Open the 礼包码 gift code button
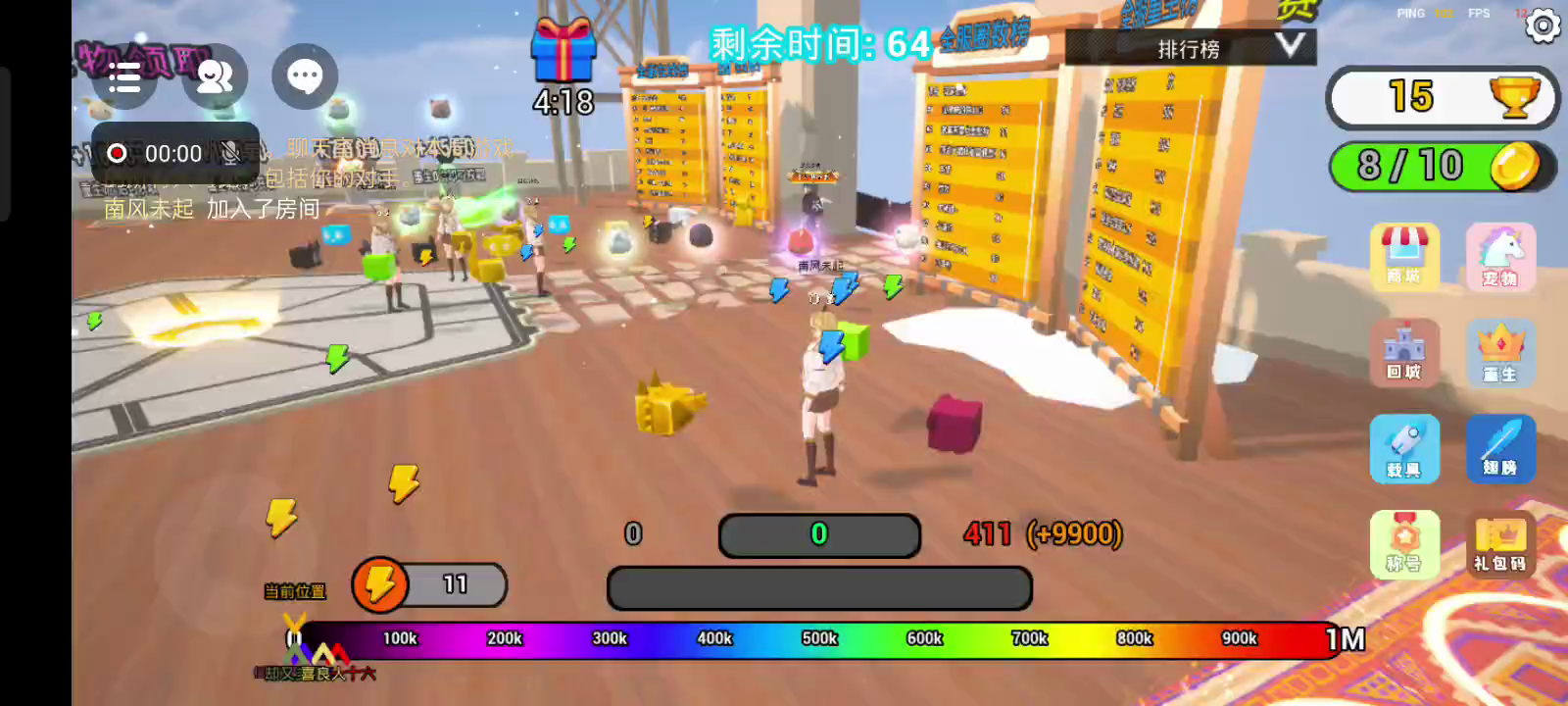Screen dimensions: 1568x706 [x=1500, y=543]
